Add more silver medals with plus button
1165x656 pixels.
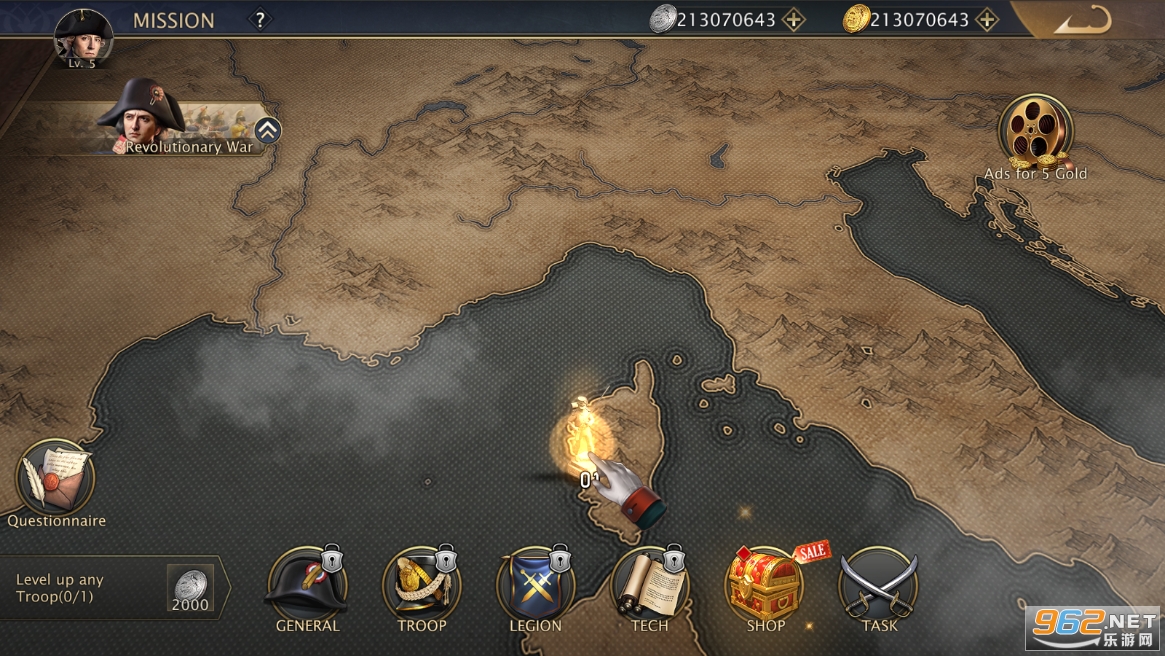pyautogui.click(x=793, y=19)
